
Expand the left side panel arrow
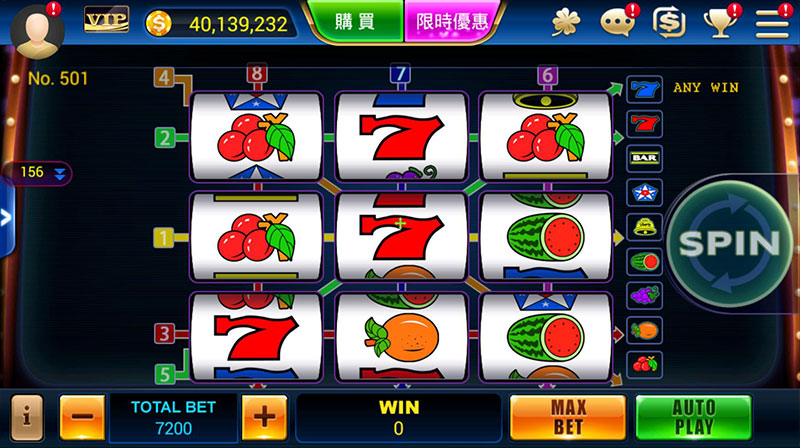click(5, 220)
